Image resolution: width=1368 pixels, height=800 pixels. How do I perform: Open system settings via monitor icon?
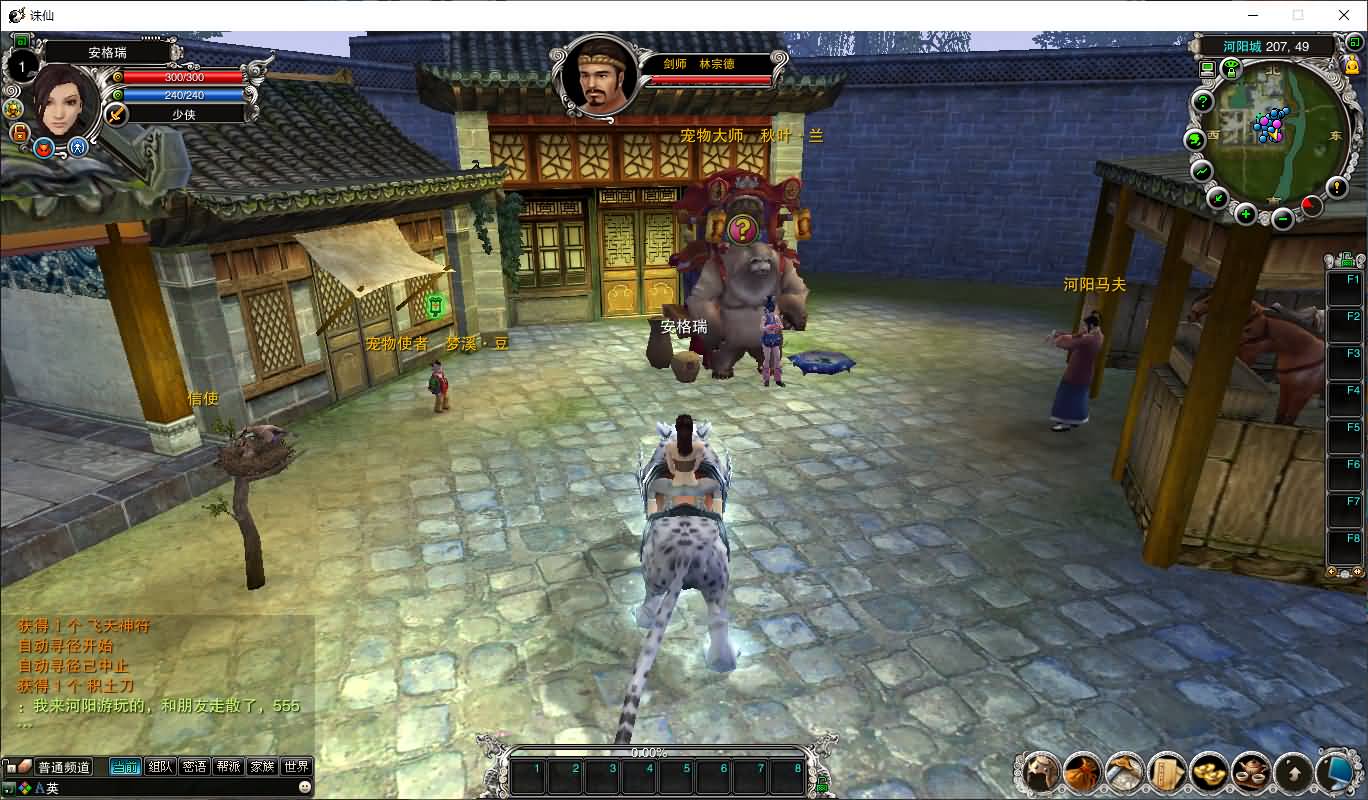1338,772
